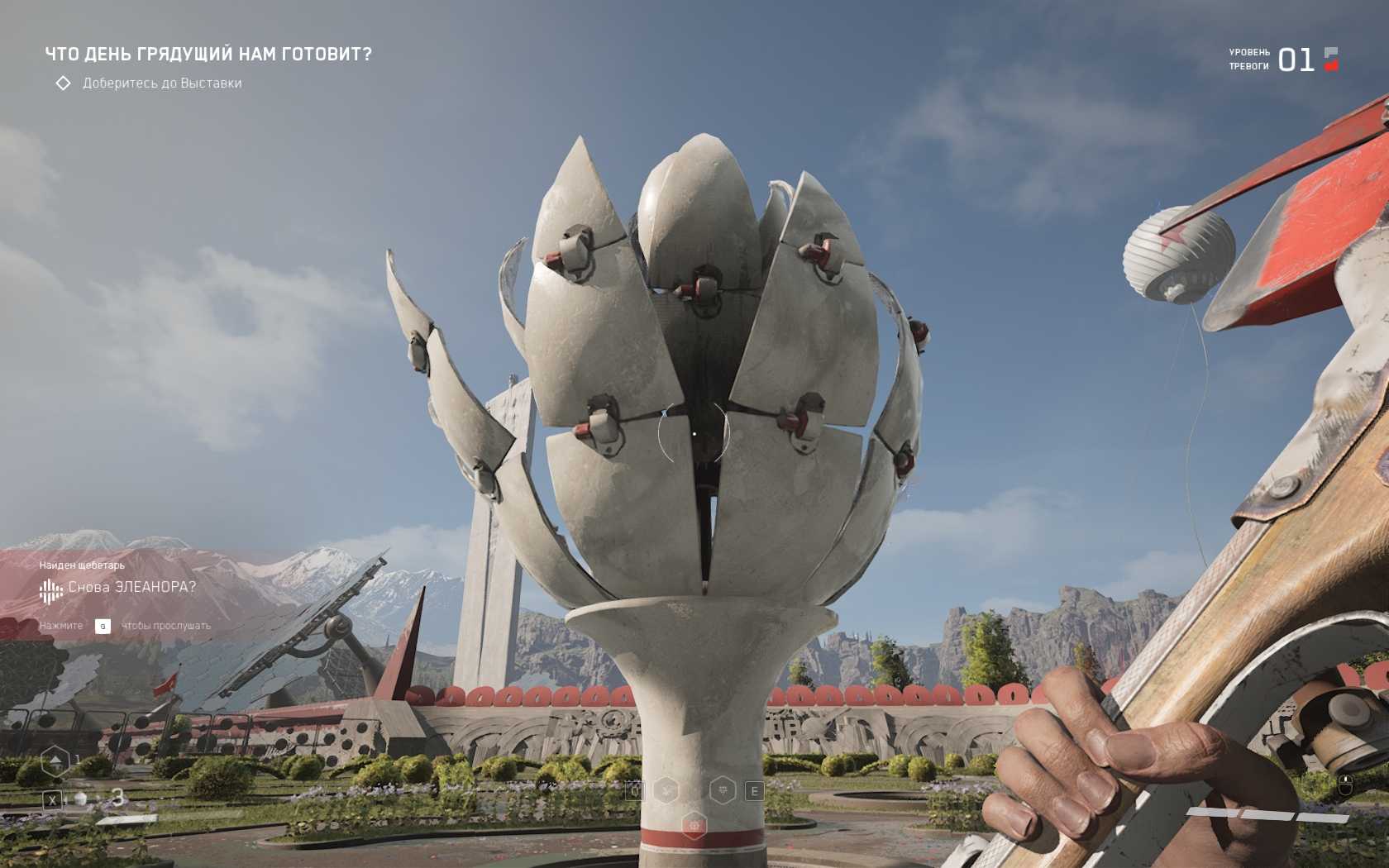Open the 'Снова ЭЛЕАНОРА?' chirper notification
This screenshot has height=868, width=1389.
tap(132, 587)
